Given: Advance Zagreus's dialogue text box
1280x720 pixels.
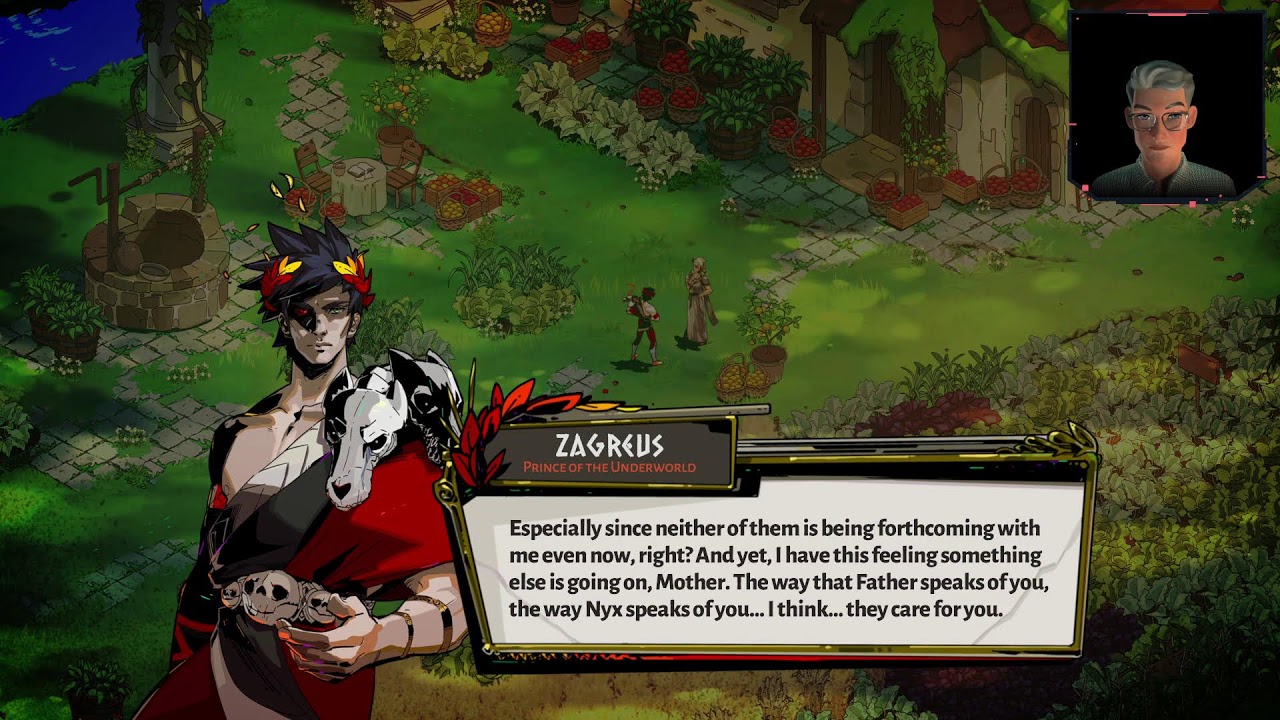Looking at the screenshot, I should (x=775, y=567).
